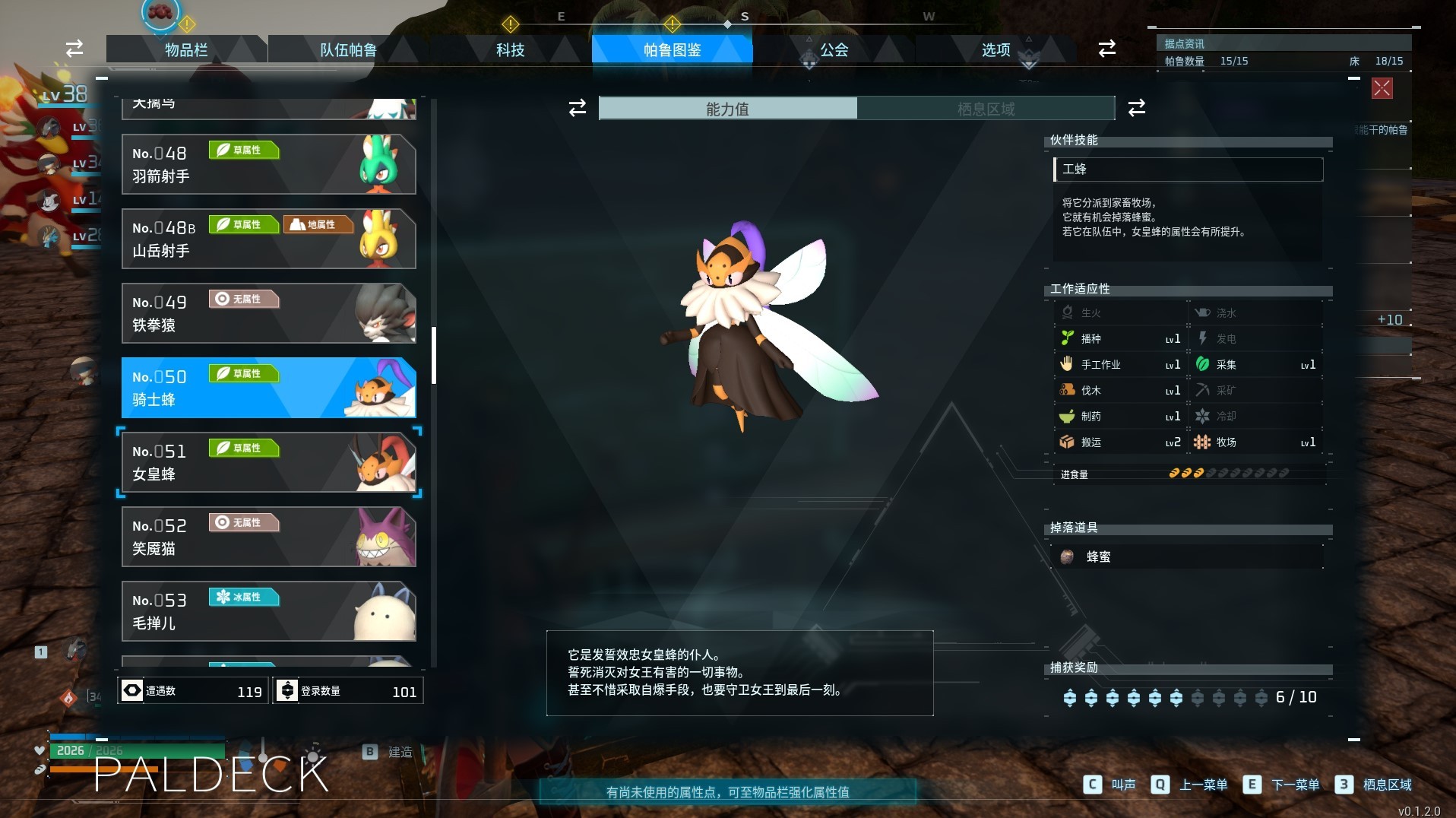Select the 手工作业 handiwork icon
The image size is (1456, 818).
pos(1067,364)
